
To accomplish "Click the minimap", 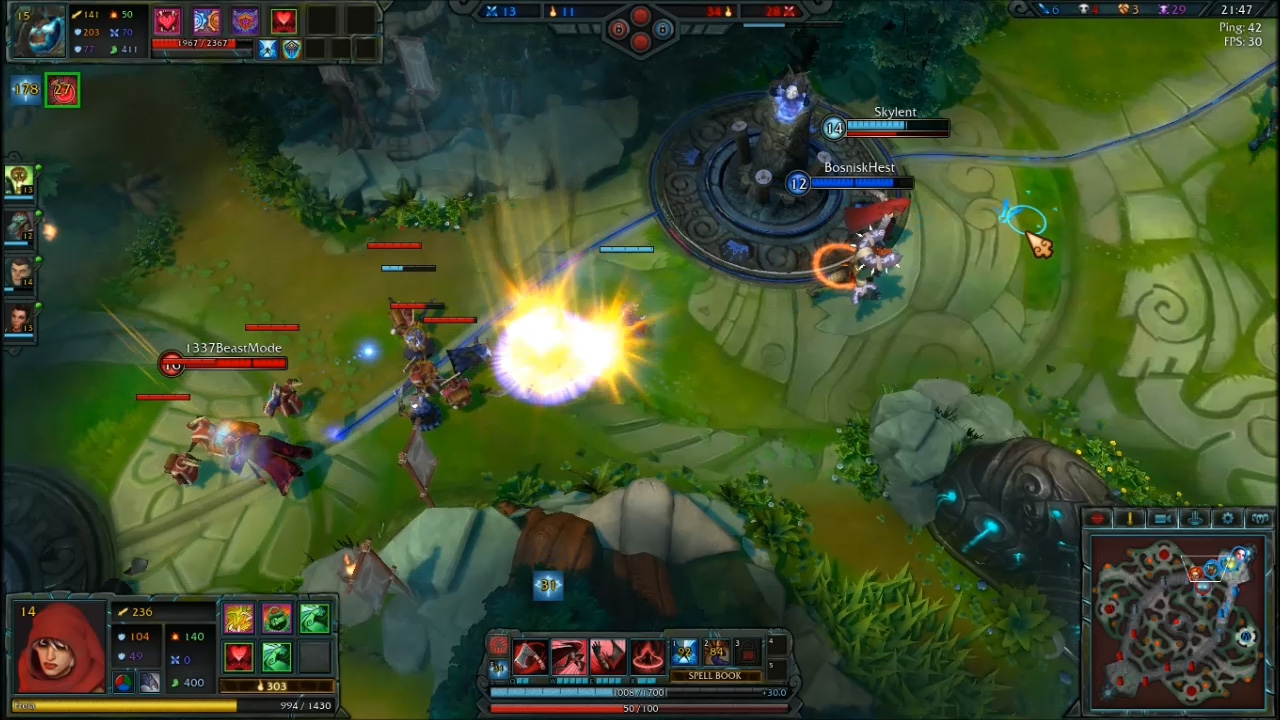I will pyautogui.click(x=1180, y=620).
